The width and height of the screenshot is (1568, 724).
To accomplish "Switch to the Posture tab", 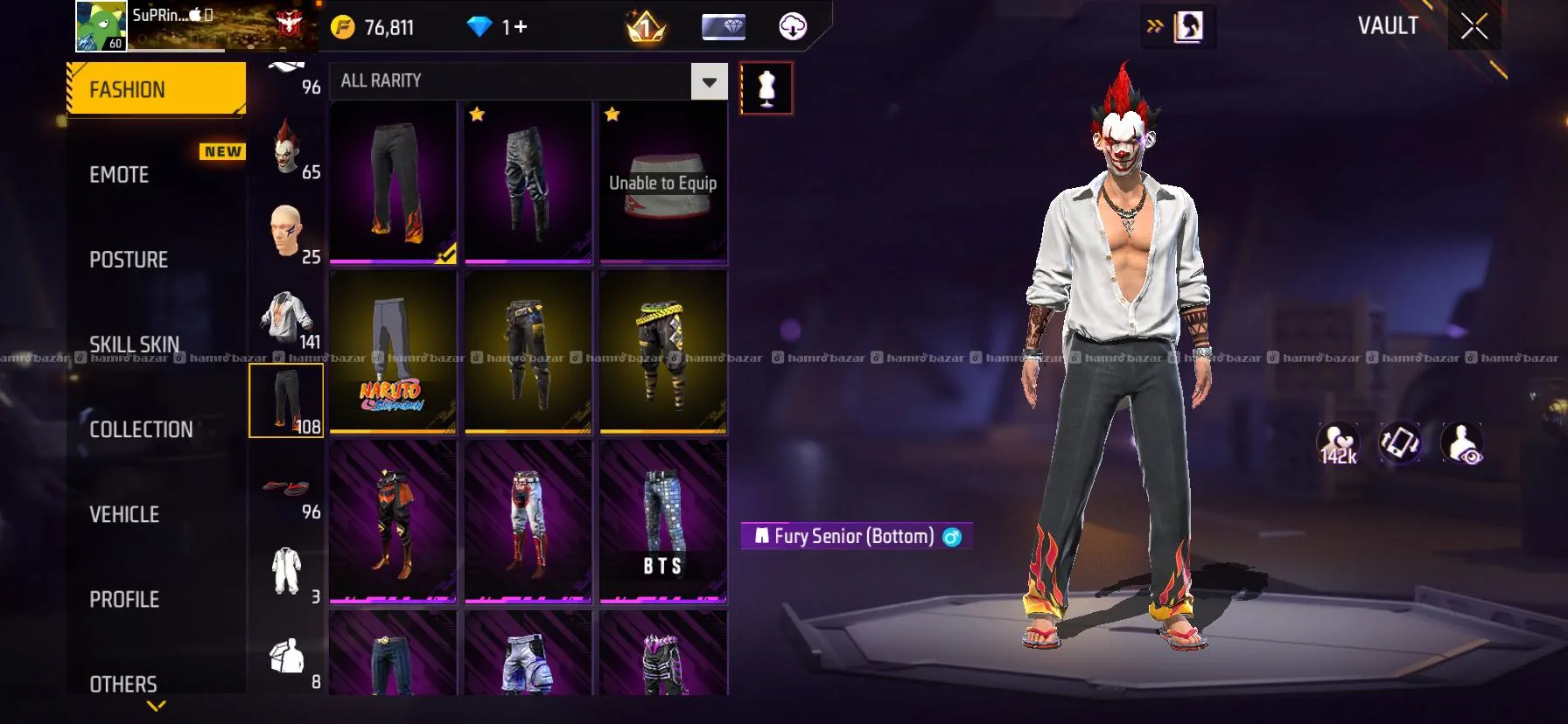I will [129, 260].
